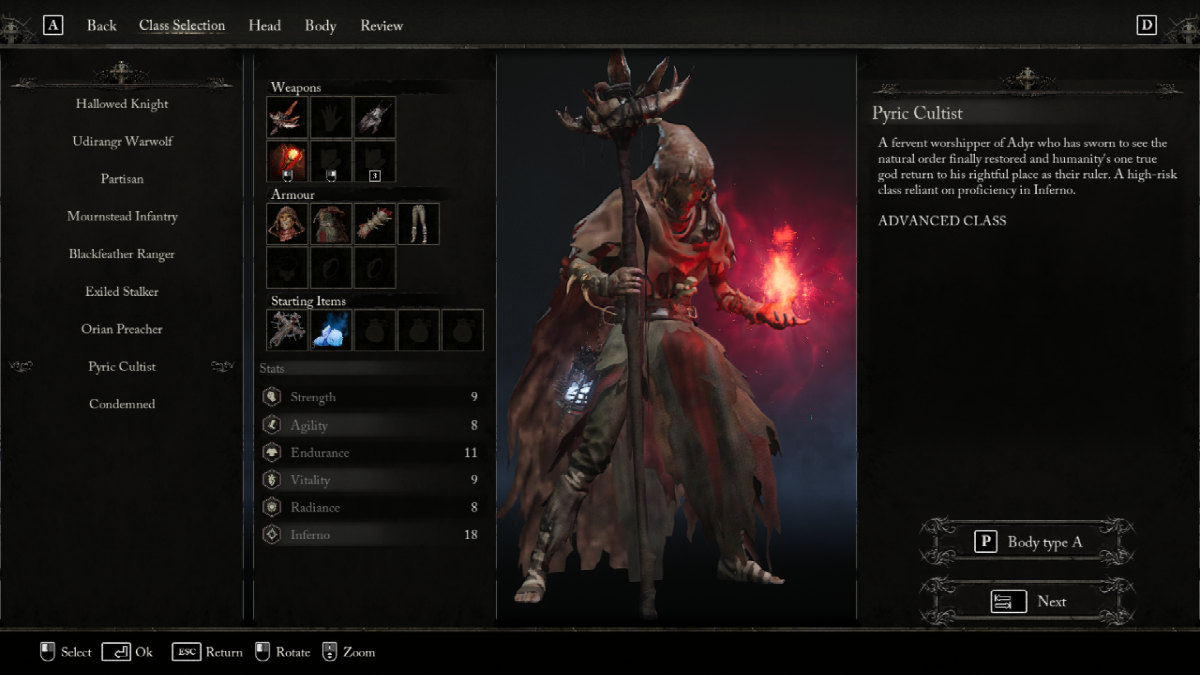Select the Class Selection tab
1200x675 pixels.
(182, 26)
